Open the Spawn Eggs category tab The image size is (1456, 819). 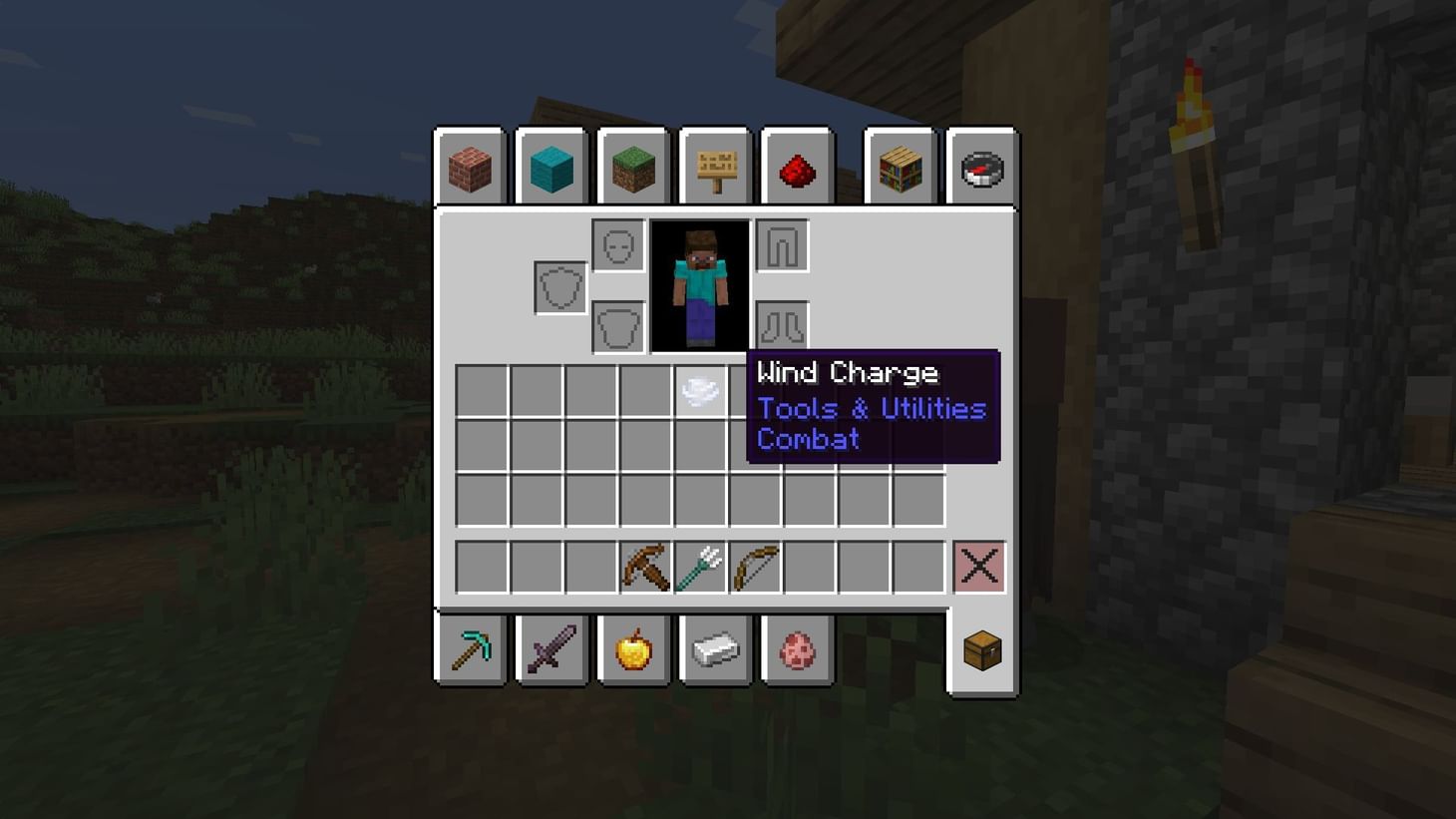[x=797, y=650]
